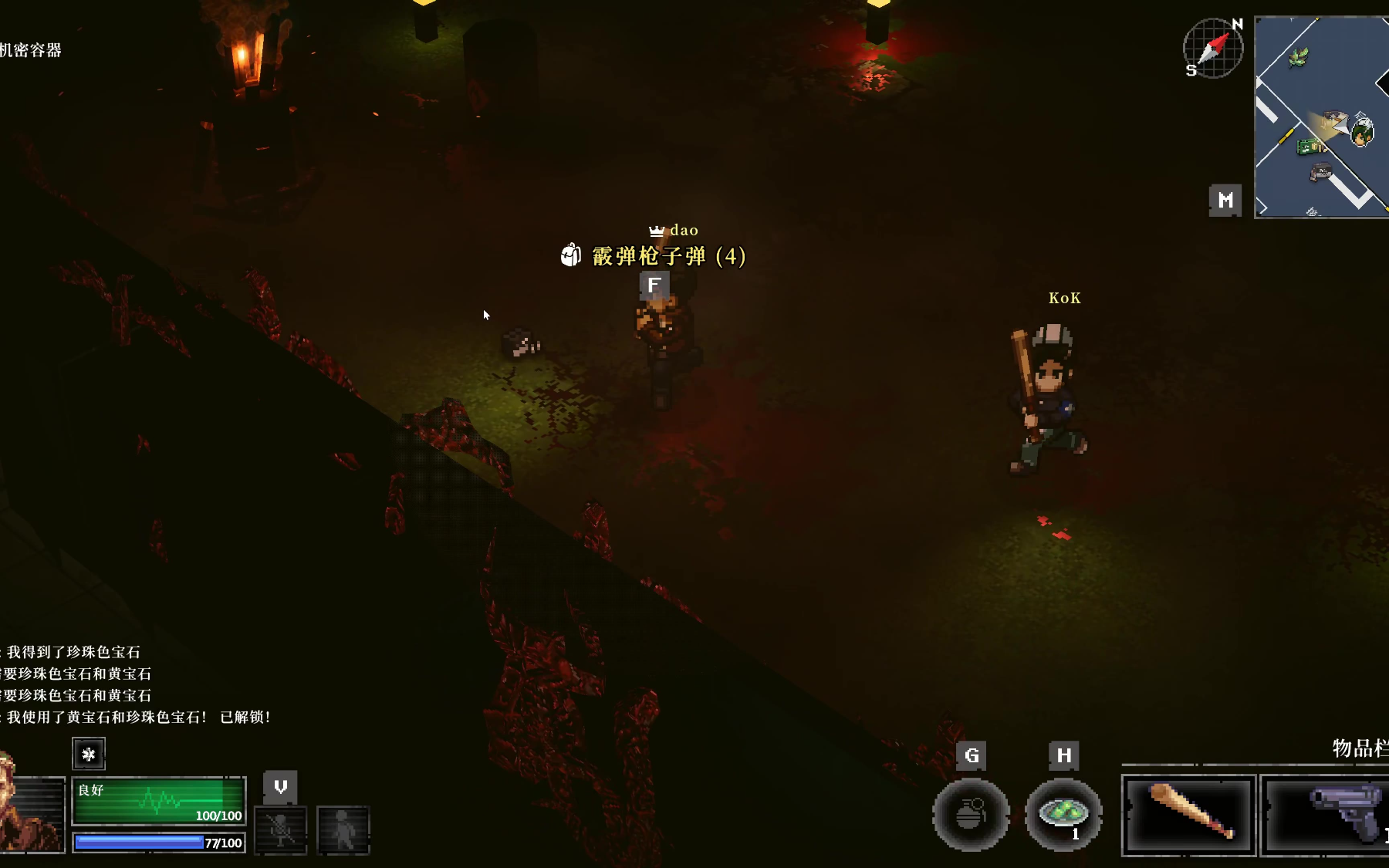Click the snowflake status effect icon
The height and width of the screenshot is (868, 1389).
tap(89, 754)
